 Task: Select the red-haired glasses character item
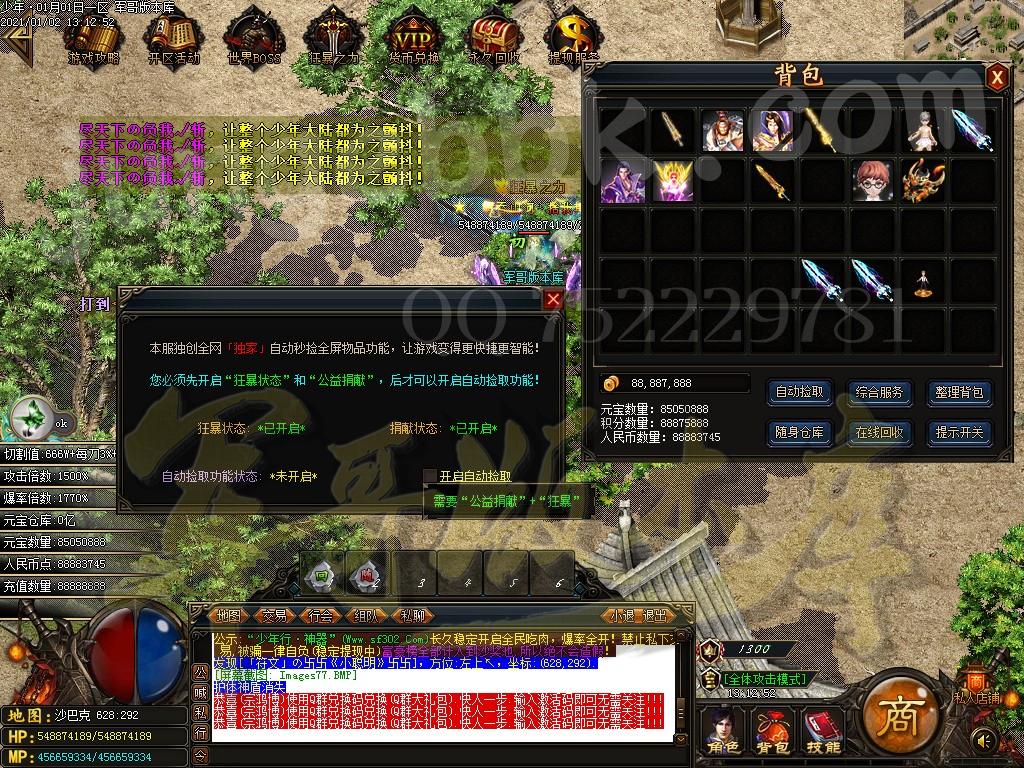click(872, 181)
